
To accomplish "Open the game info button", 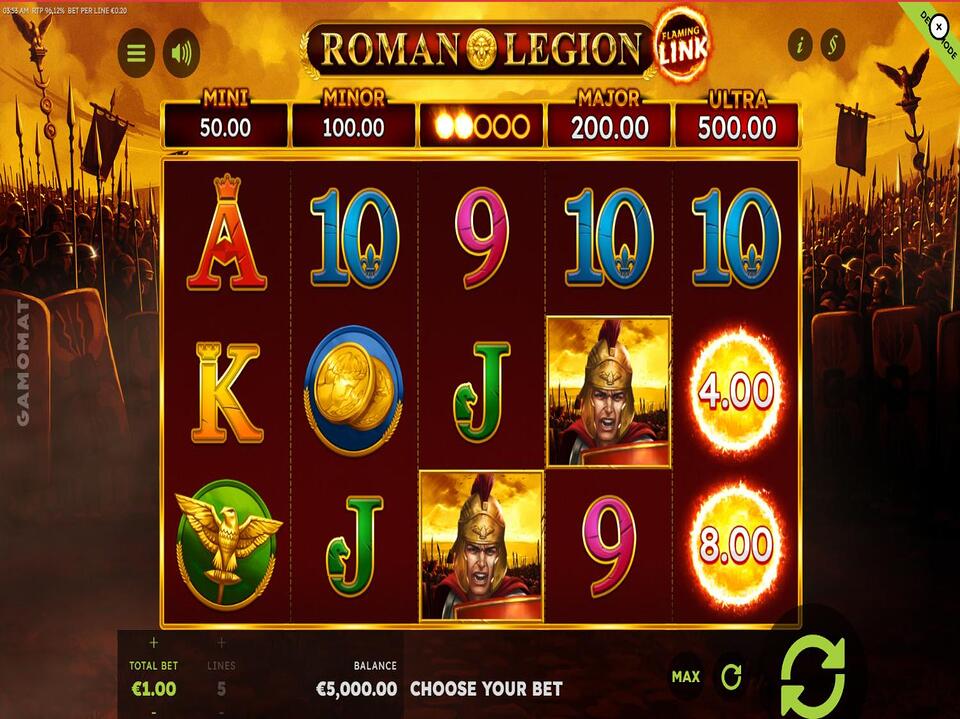I will [800, 44].
